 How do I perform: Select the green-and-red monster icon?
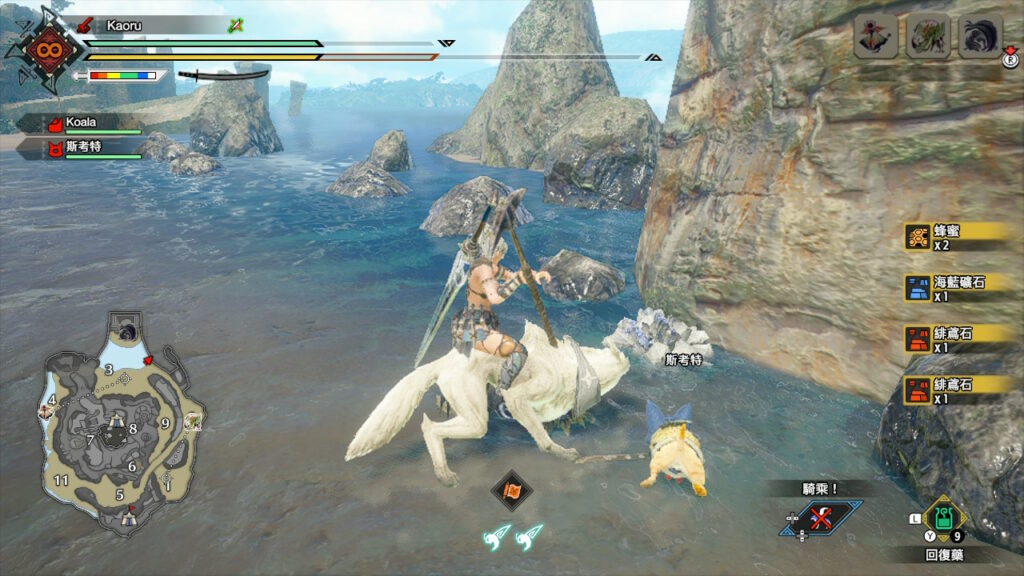927,38
